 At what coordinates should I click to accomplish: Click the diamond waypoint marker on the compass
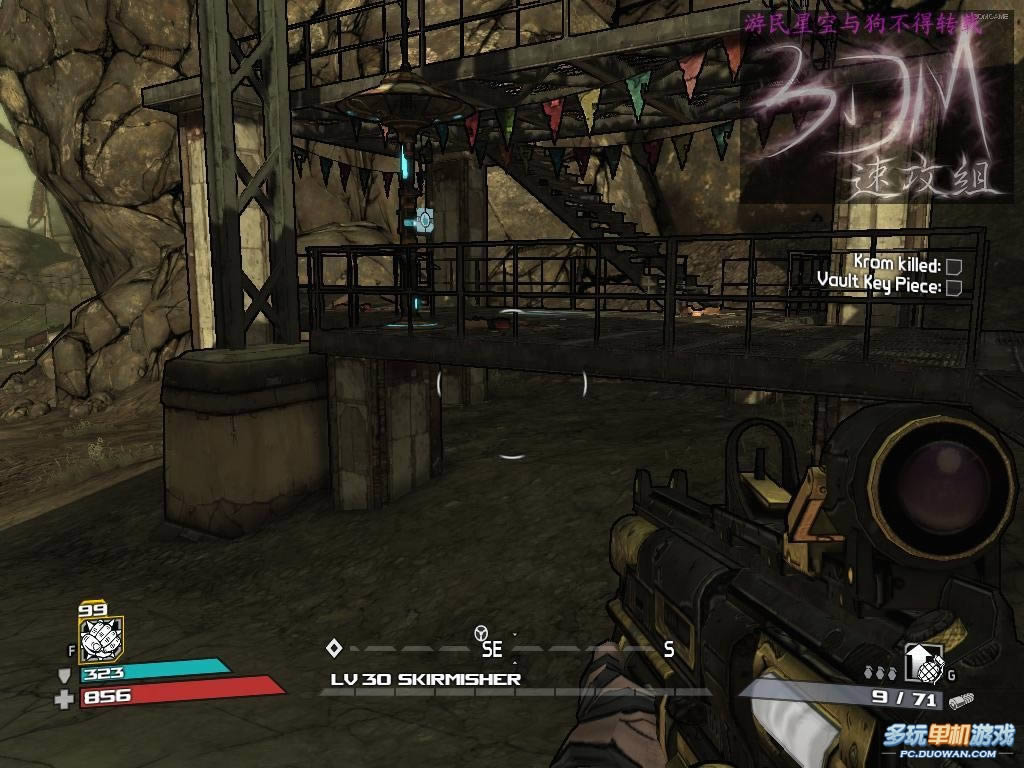[334, 648]
